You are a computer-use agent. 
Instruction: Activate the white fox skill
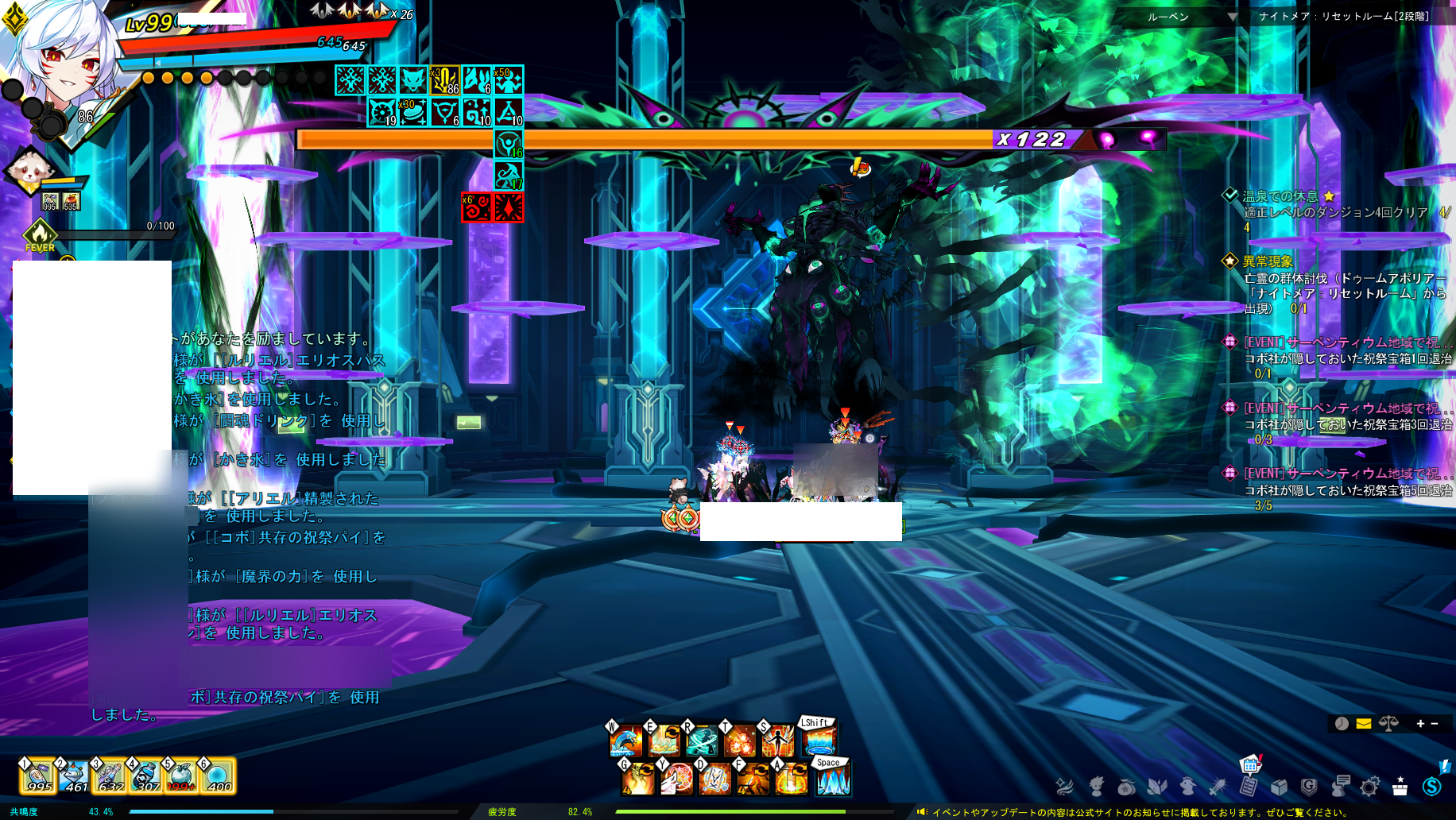coord(676,779)
